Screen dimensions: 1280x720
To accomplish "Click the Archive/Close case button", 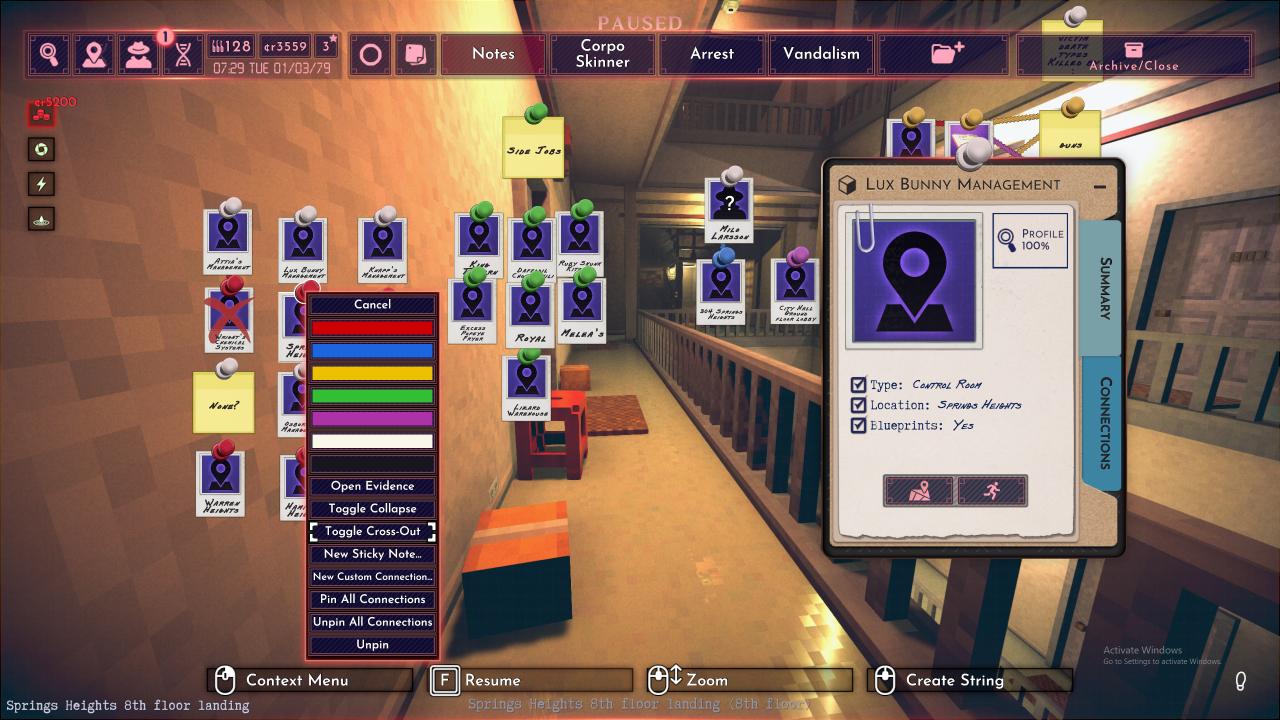I will [1133, 55].
